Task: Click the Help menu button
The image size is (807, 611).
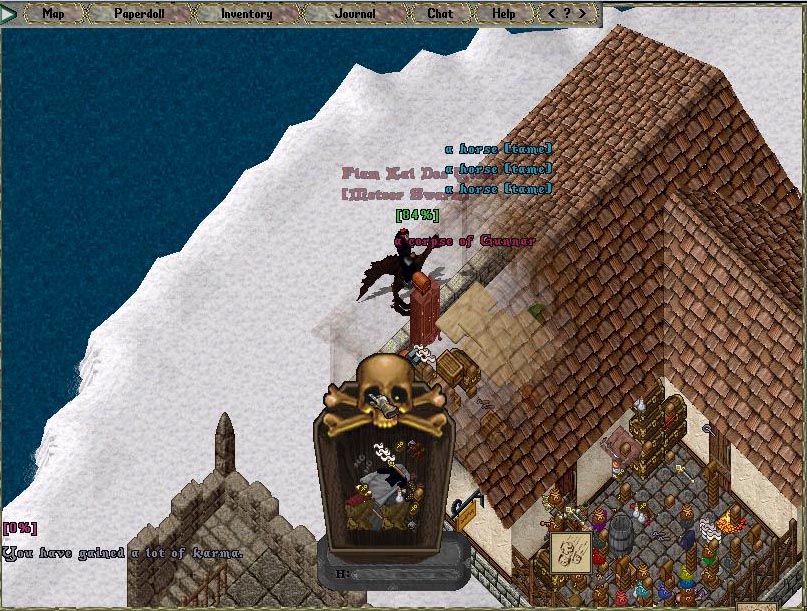Action: (504, 14)
